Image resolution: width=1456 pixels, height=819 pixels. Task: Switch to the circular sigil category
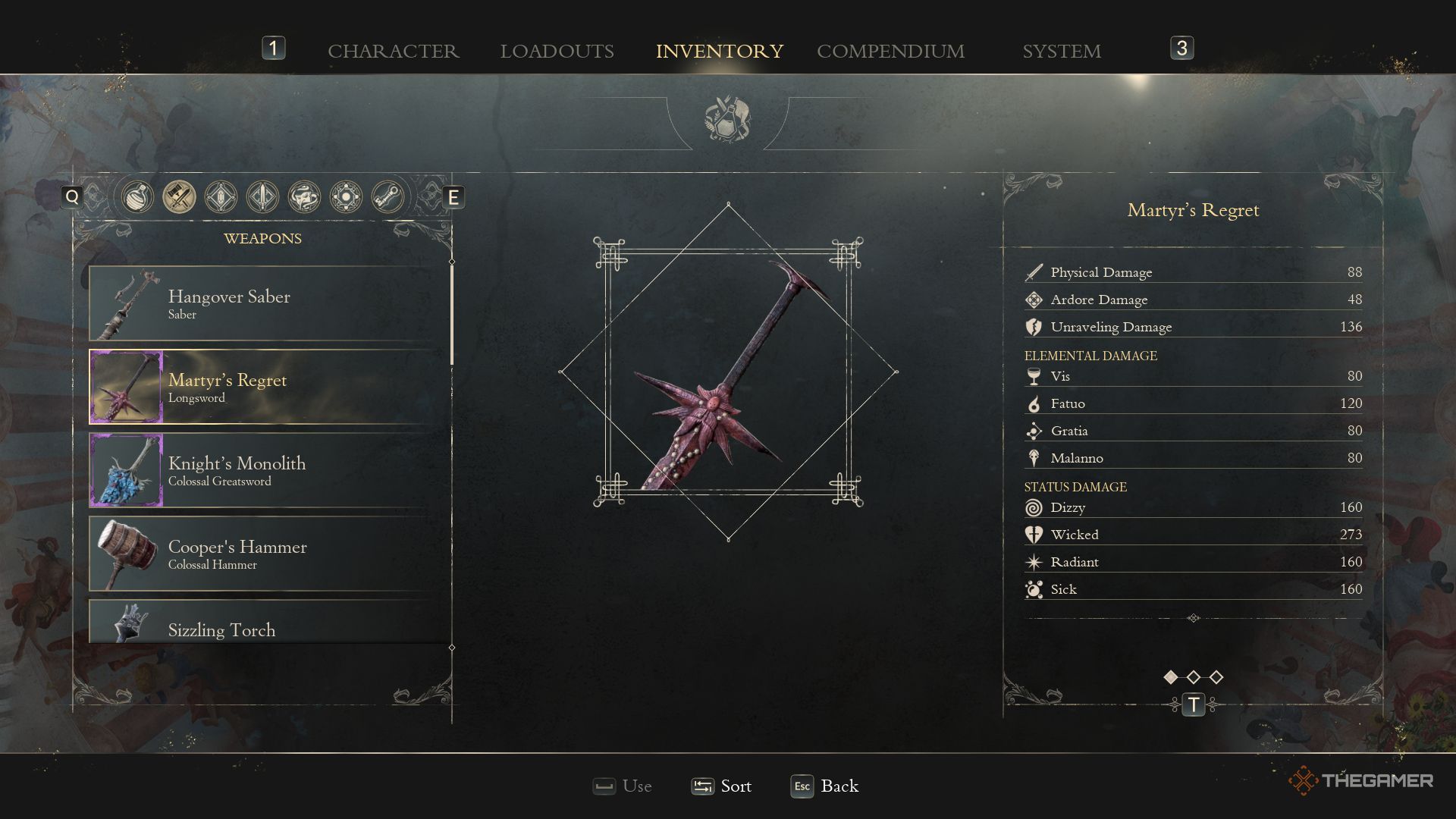[x=346, y=197]
